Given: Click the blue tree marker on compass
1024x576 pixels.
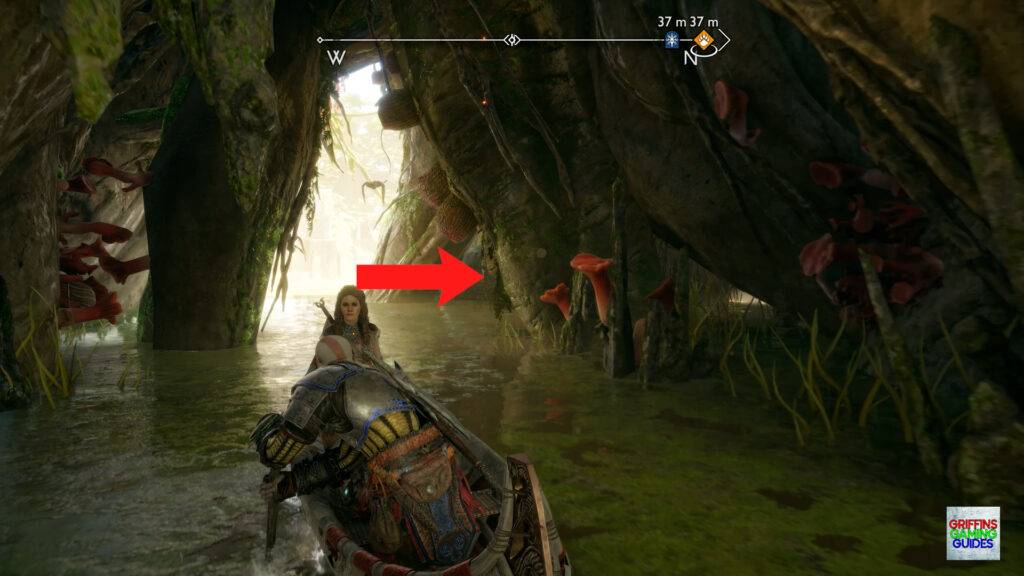Looking at the screenshot, I should point(672,41).
